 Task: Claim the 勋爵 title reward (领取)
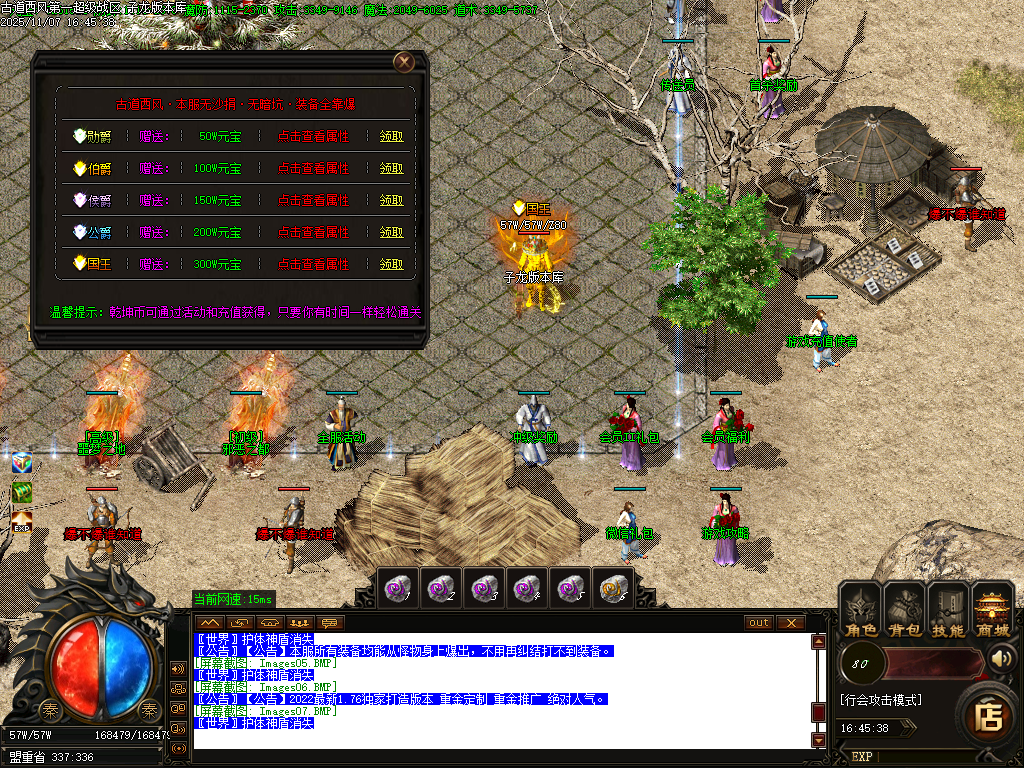tap(392, 136)
